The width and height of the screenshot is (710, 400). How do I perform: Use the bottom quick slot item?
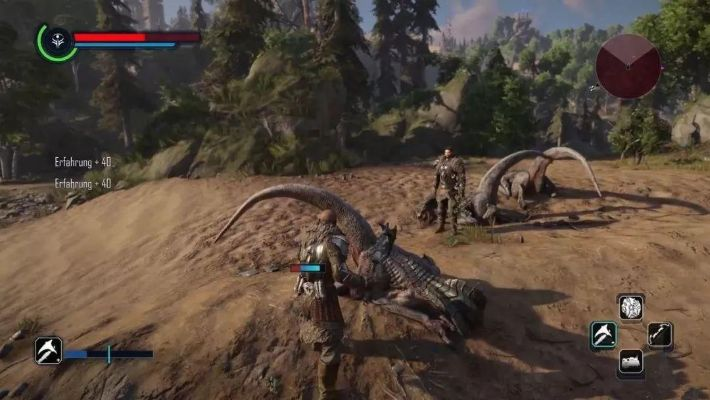click(x=631, y=362)
